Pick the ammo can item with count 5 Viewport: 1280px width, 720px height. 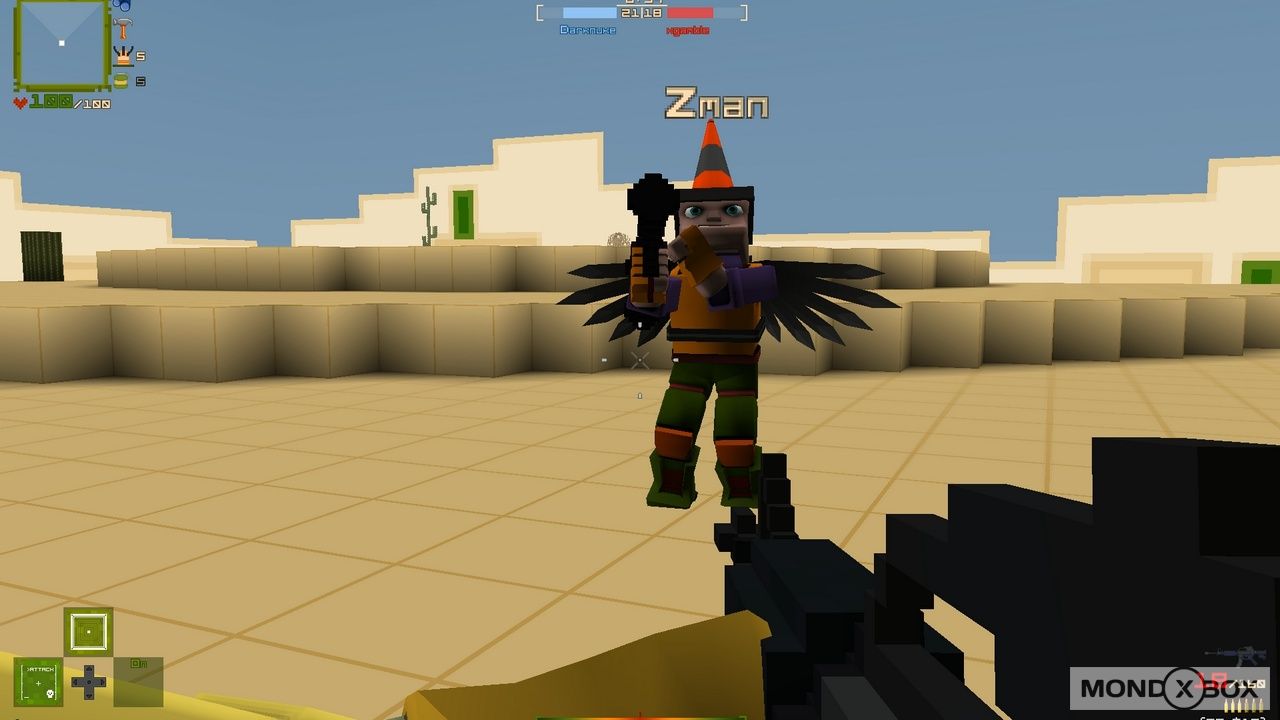click(x=121, y=79)
